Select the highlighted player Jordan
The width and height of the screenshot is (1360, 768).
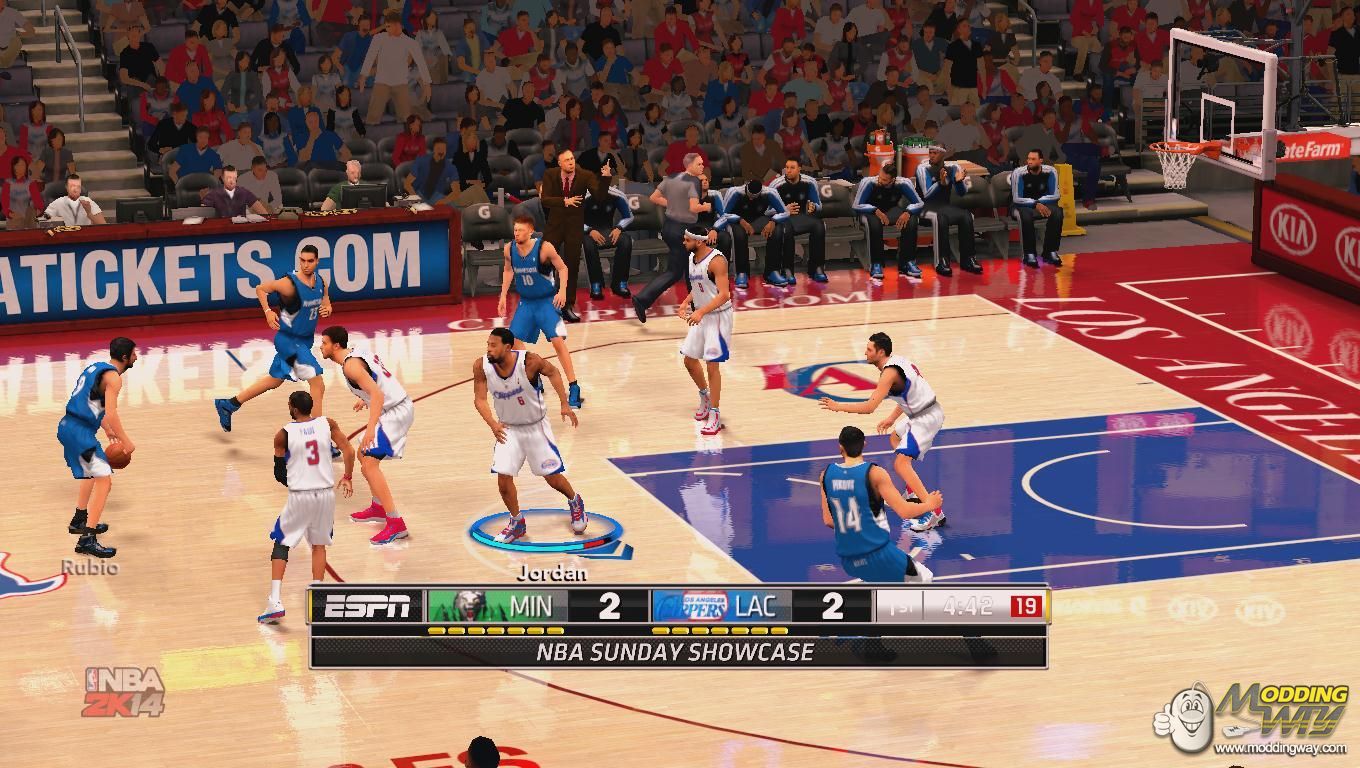pos(523,430)
